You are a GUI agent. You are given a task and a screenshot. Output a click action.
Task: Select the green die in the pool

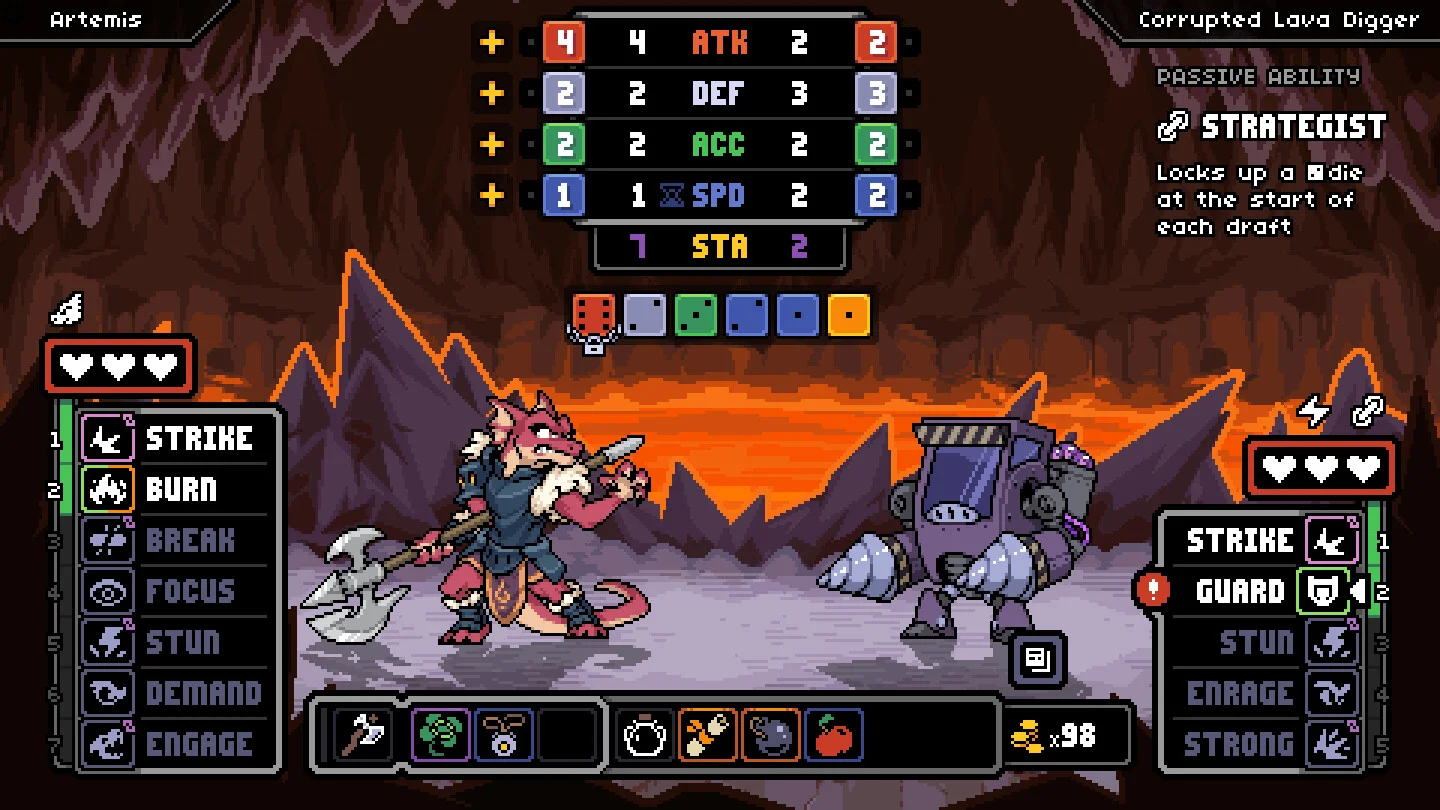[x=696, y=315]
